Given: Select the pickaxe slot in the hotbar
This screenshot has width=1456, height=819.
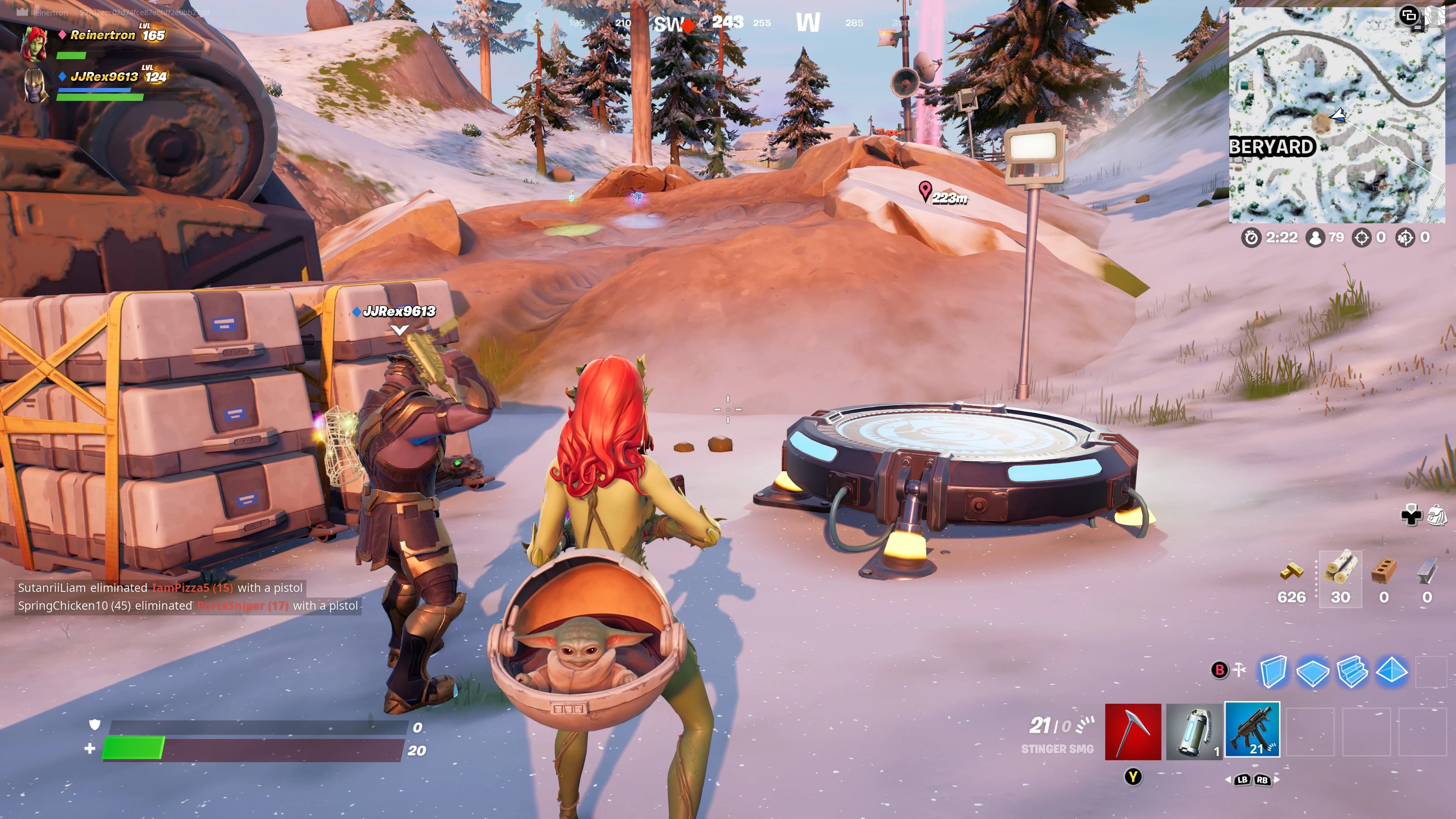Looking at the screenshot, I should (1133, 731).
